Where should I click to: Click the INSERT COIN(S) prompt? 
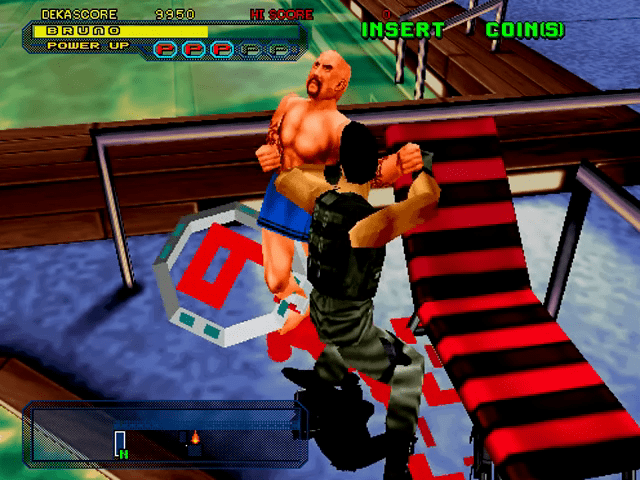[462, 30]
